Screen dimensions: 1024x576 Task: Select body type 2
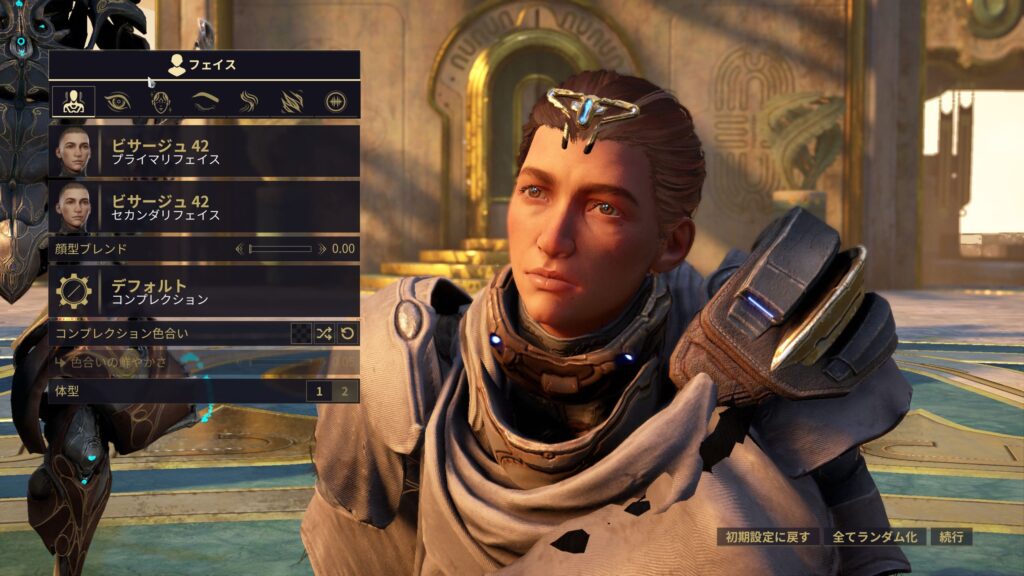point(345,391)
